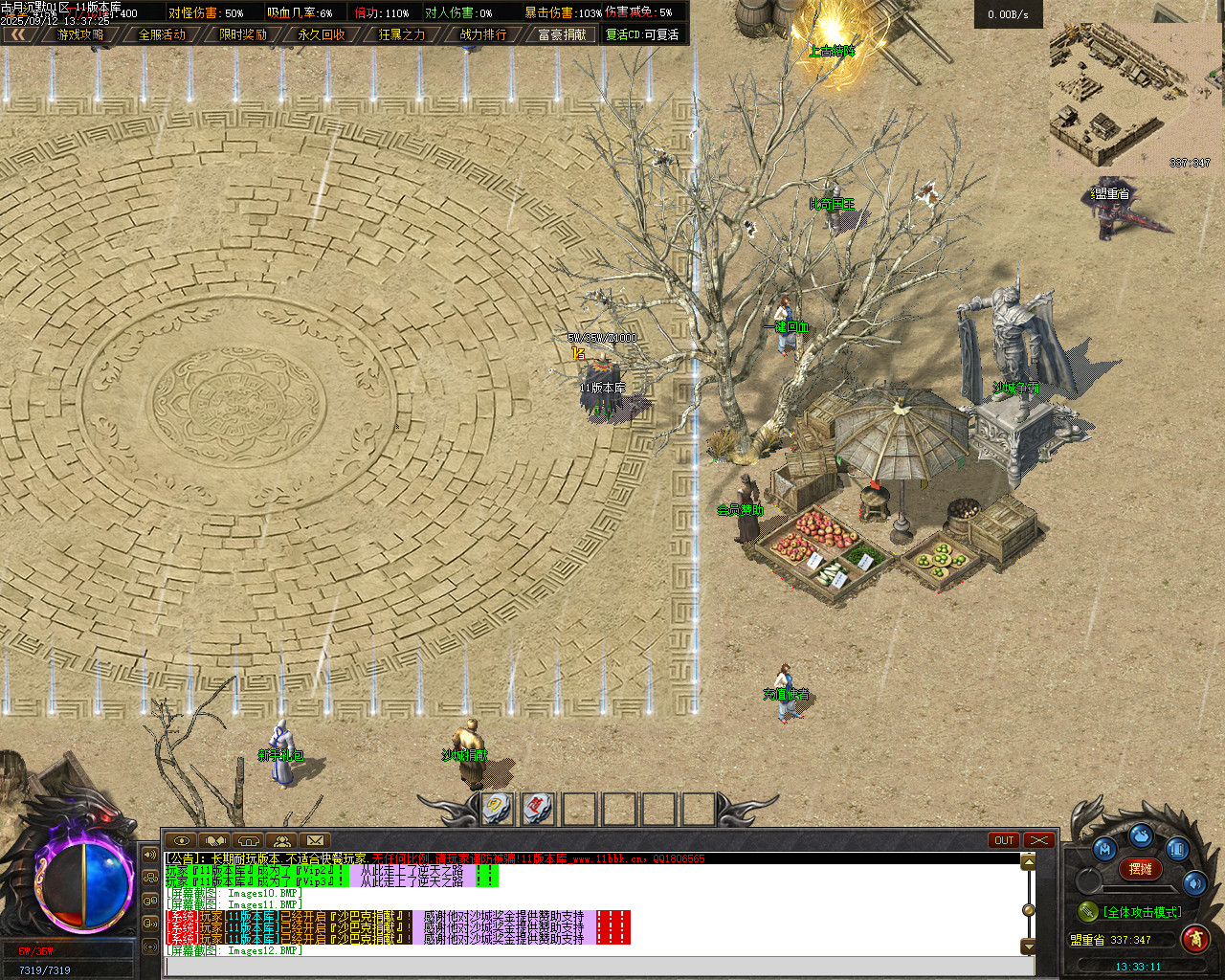Select the first hotbar scroll item
This screenshot has height=980, width=1225.
499,808
